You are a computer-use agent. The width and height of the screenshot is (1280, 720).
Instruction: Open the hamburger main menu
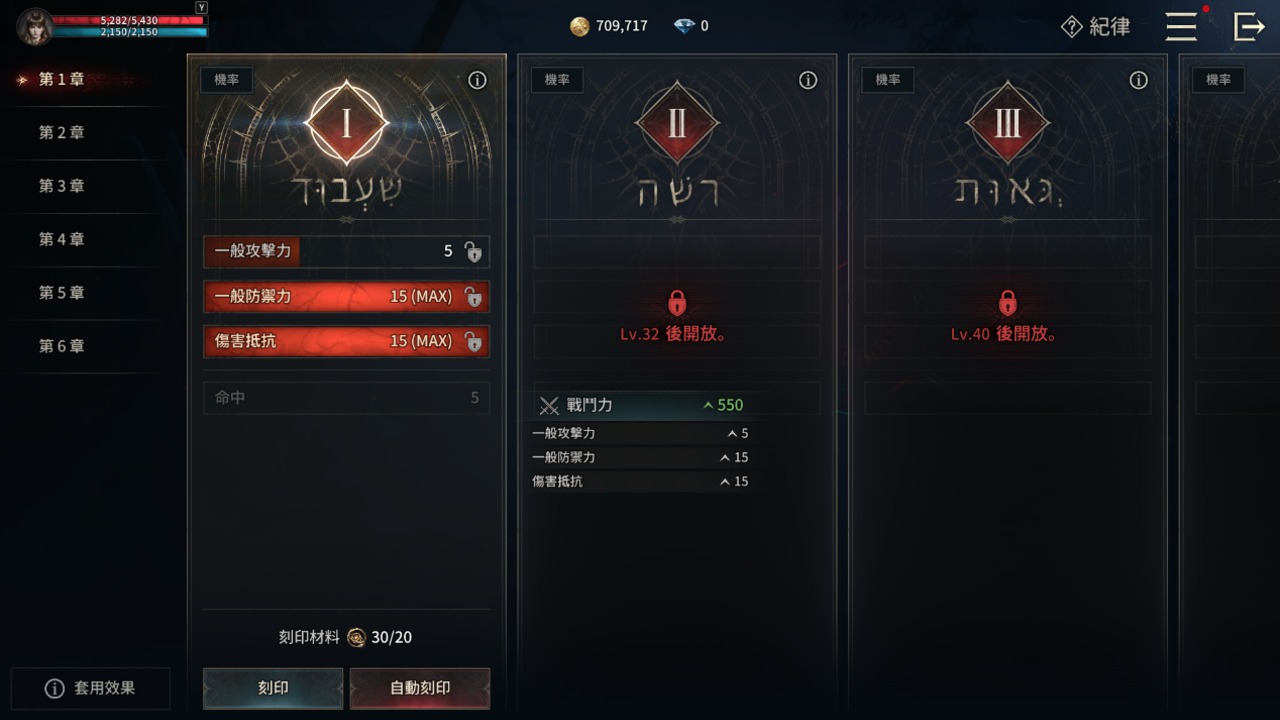coord(1181,26)
